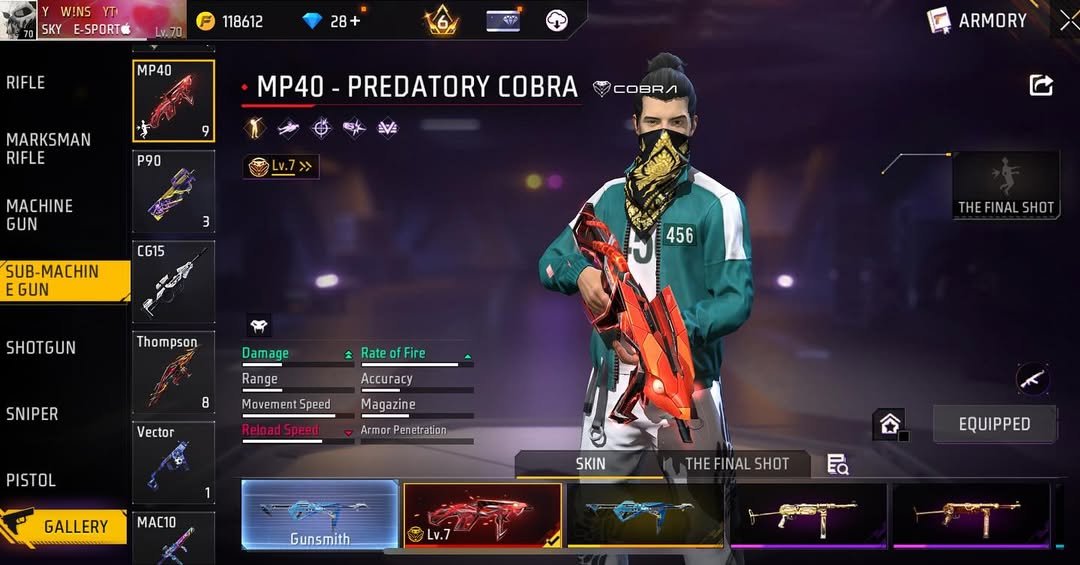Preview The Final Shot emote
This screenshot has width=1080, height=565.
(1006, 185)
